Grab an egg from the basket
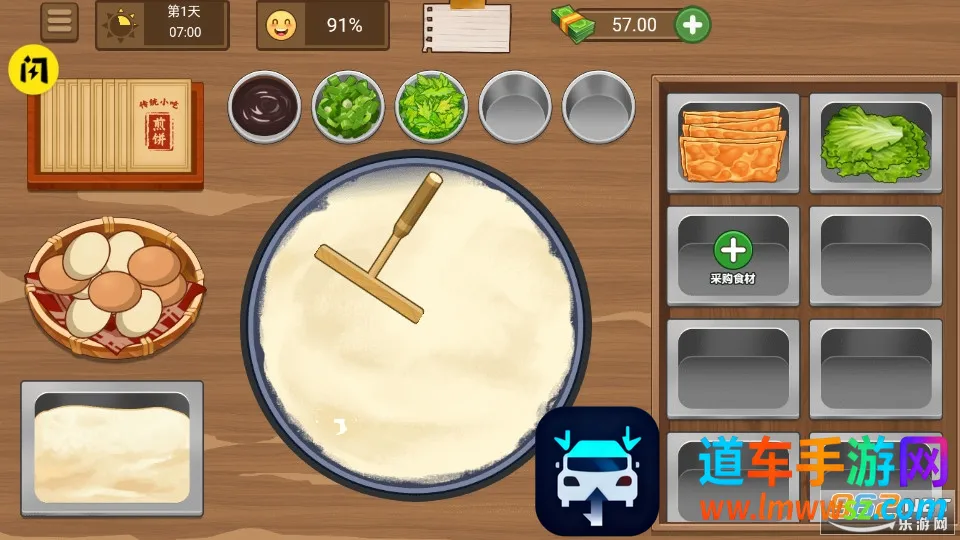960x540 pixels. tap(115, 285)
